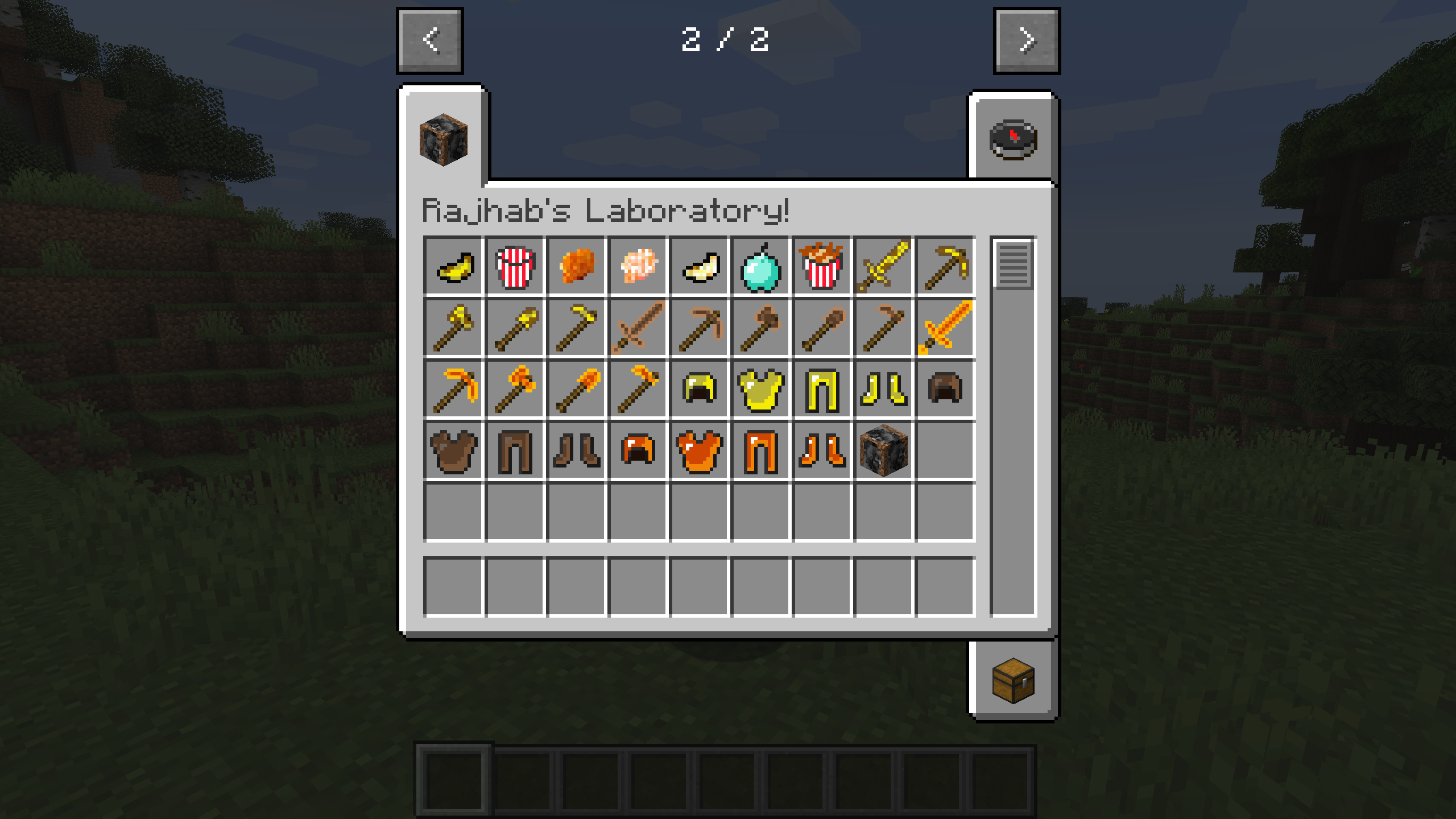Open the Rajhab's Laboratory block tab
Viewport: 1456px width, 819px height.
(x=442, y=142)
